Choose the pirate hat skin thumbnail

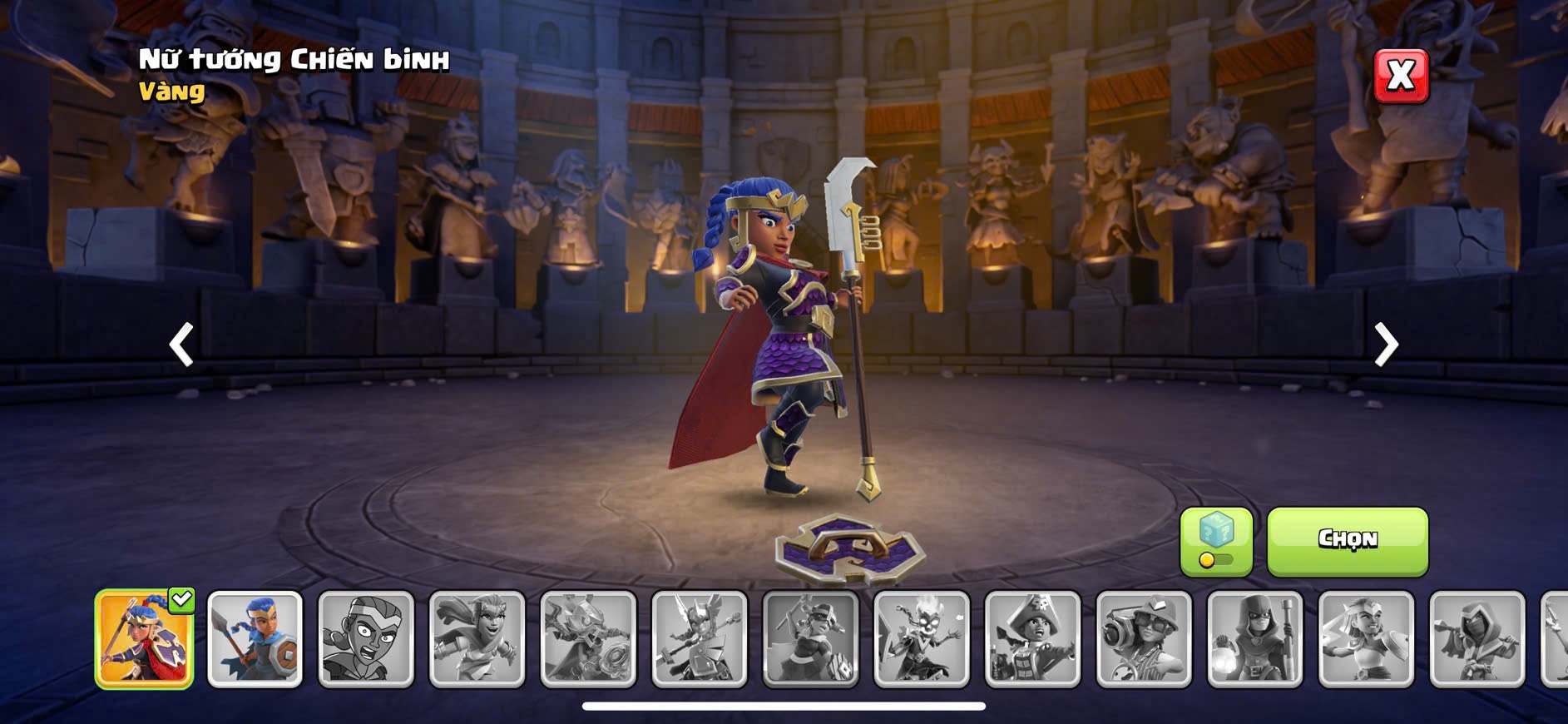pyautogui.click(x=1032, y=639)
